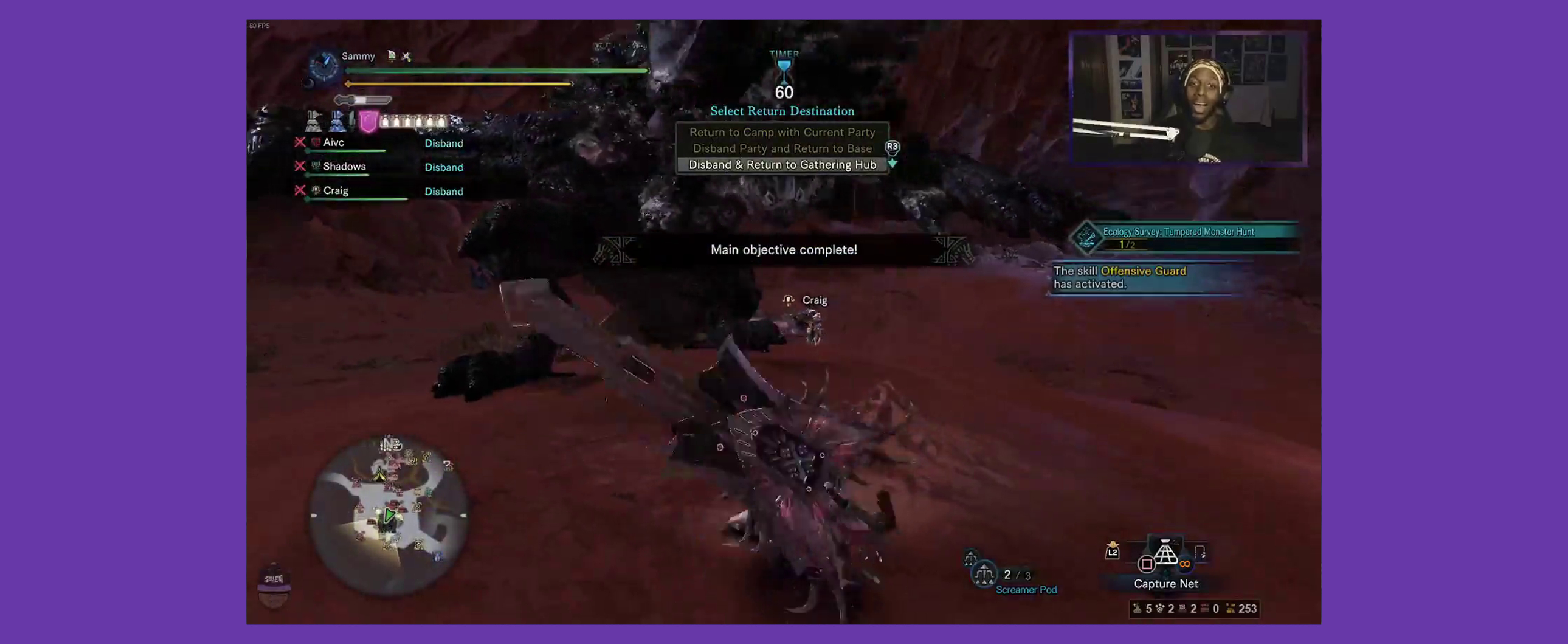Open the Ecology Survey quest tracker

click(x=1178, y=237)
